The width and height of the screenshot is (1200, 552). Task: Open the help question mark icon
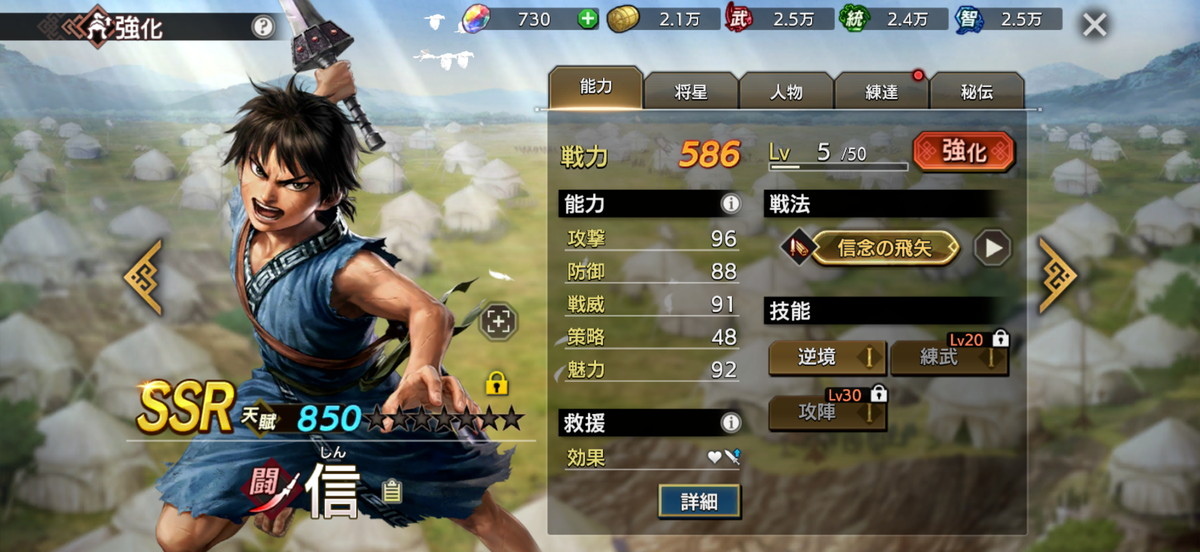coord(262,27)
